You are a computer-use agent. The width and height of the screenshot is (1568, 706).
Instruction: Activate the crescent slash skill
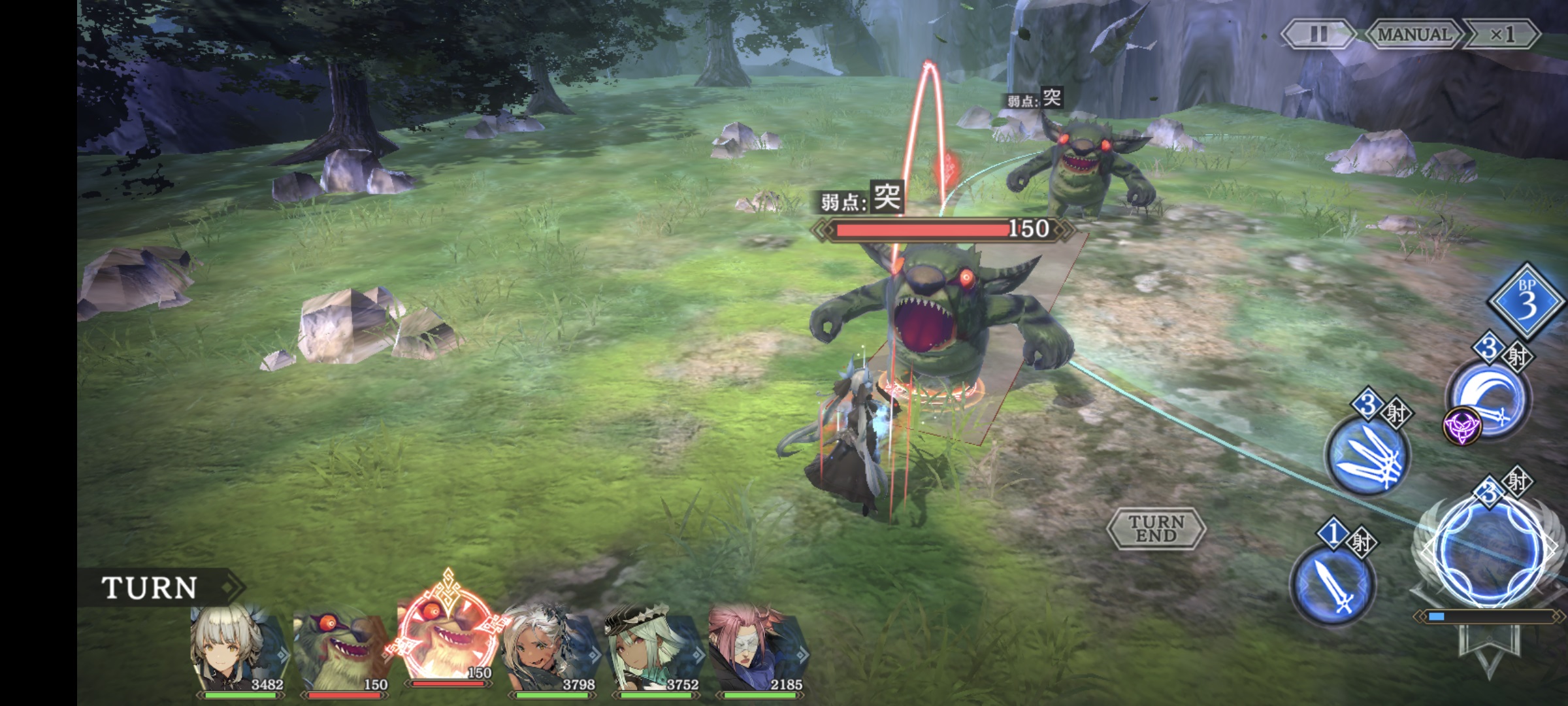tap(1487, 399)
